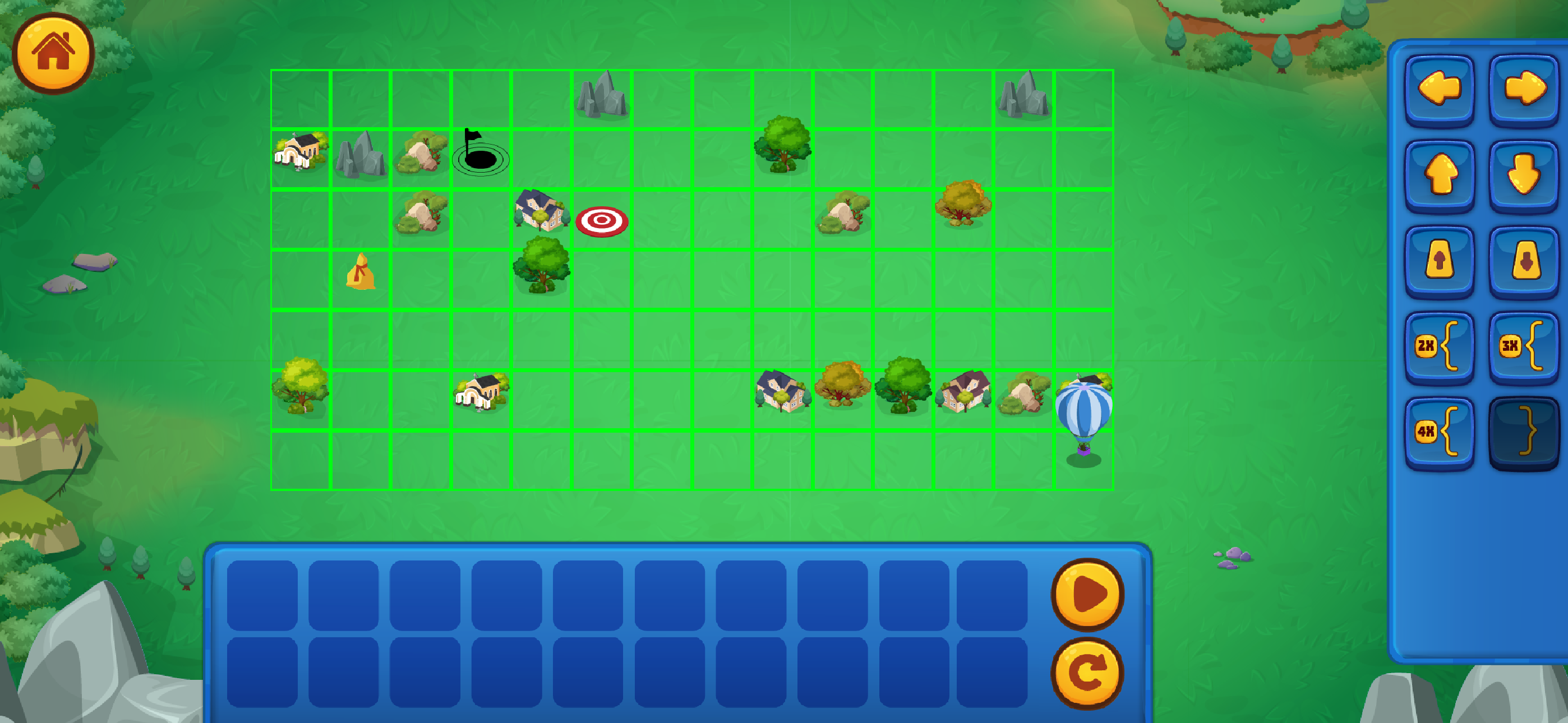
Task: Click the first empty slot in the program bar
Action: tap(265, 596)
